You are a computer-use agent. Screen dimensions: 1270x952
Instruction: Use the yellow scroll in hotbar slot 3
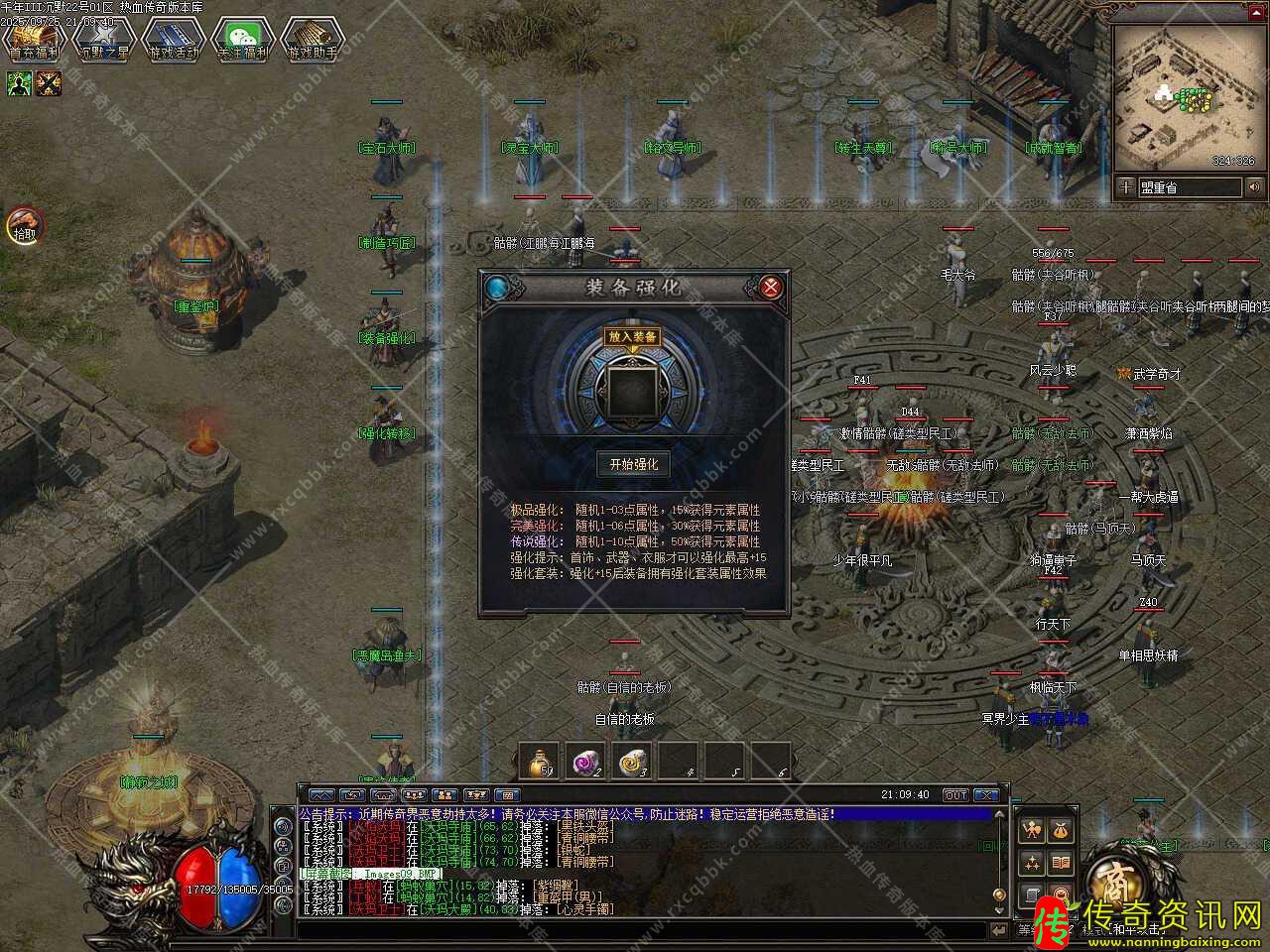633,762
